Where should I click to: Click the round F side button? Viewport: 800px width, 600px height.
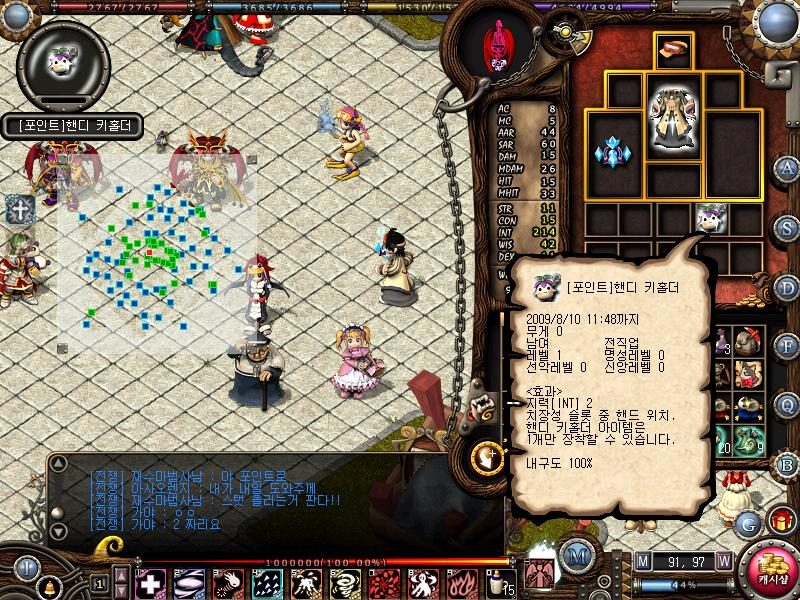tap(787, 346)
